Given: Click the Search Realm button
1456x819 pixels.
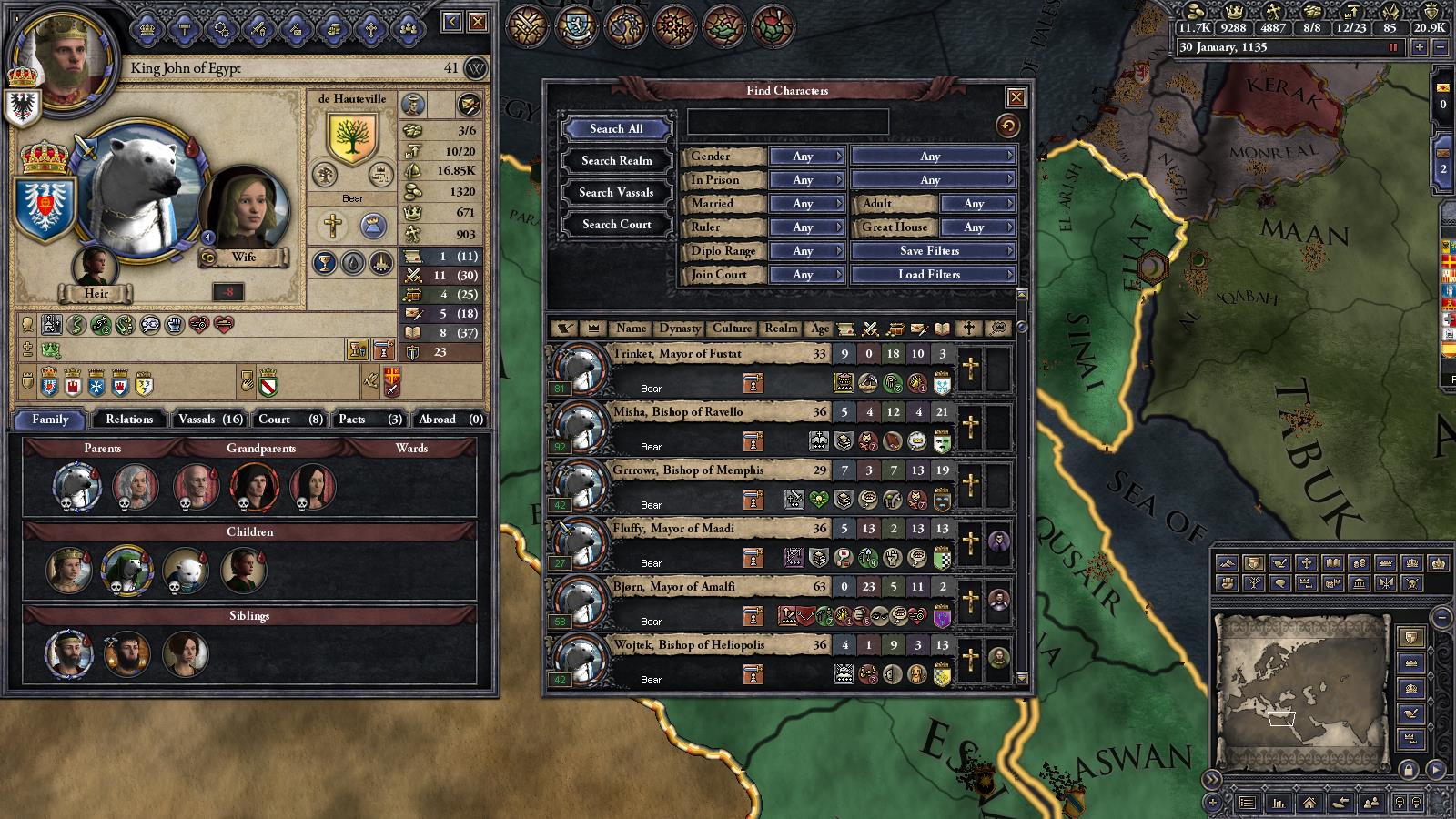Looking at the screenshot, I should click(x=615, y=160).
